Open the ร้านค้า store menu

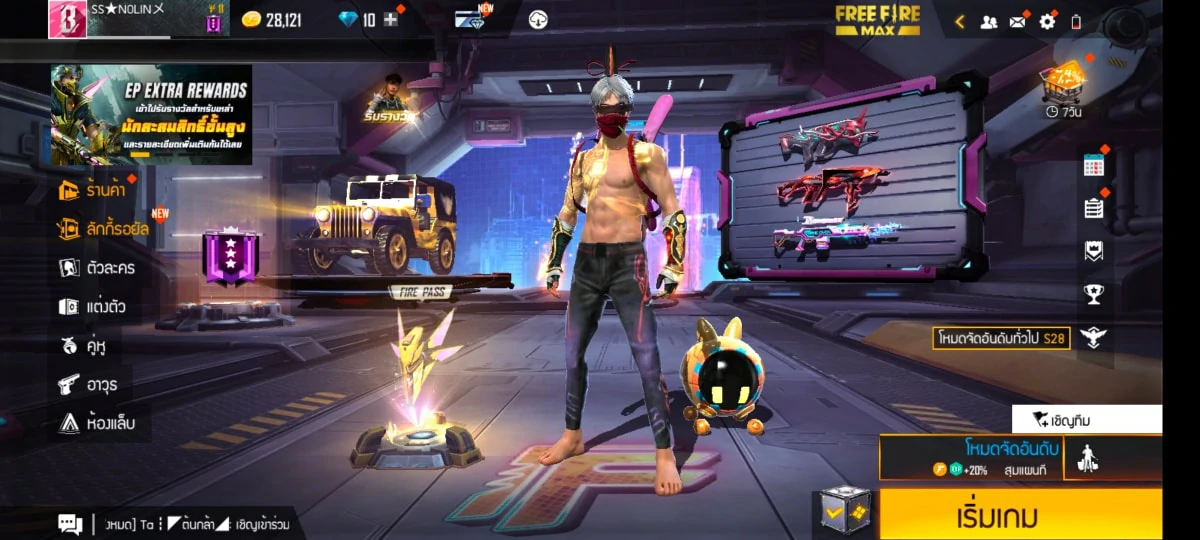tap(97, 190)
